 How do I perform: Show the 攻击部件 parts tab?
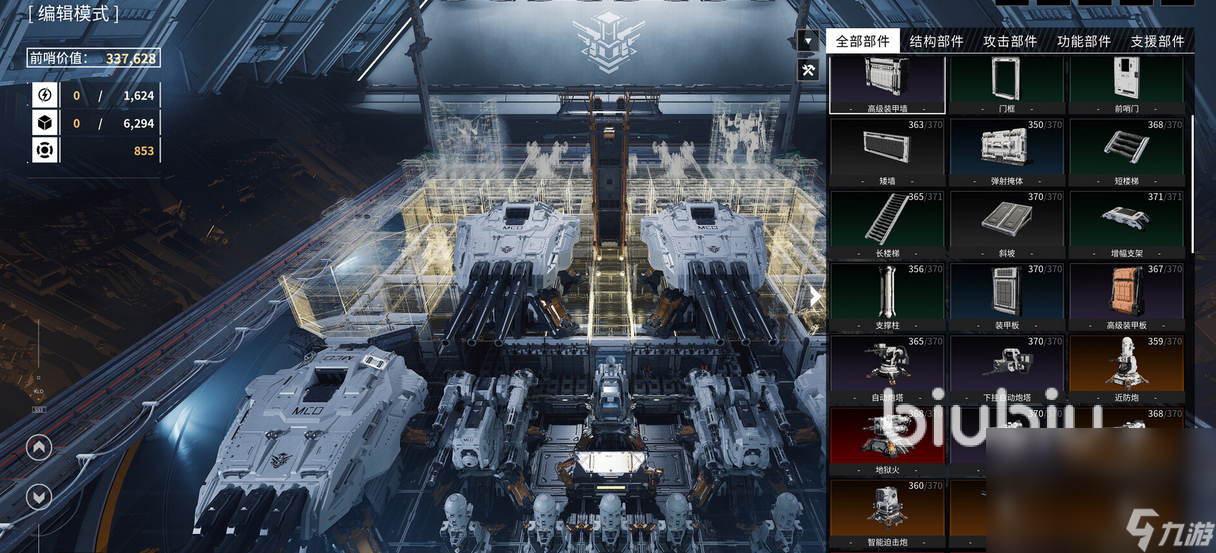coord(1010,41)
